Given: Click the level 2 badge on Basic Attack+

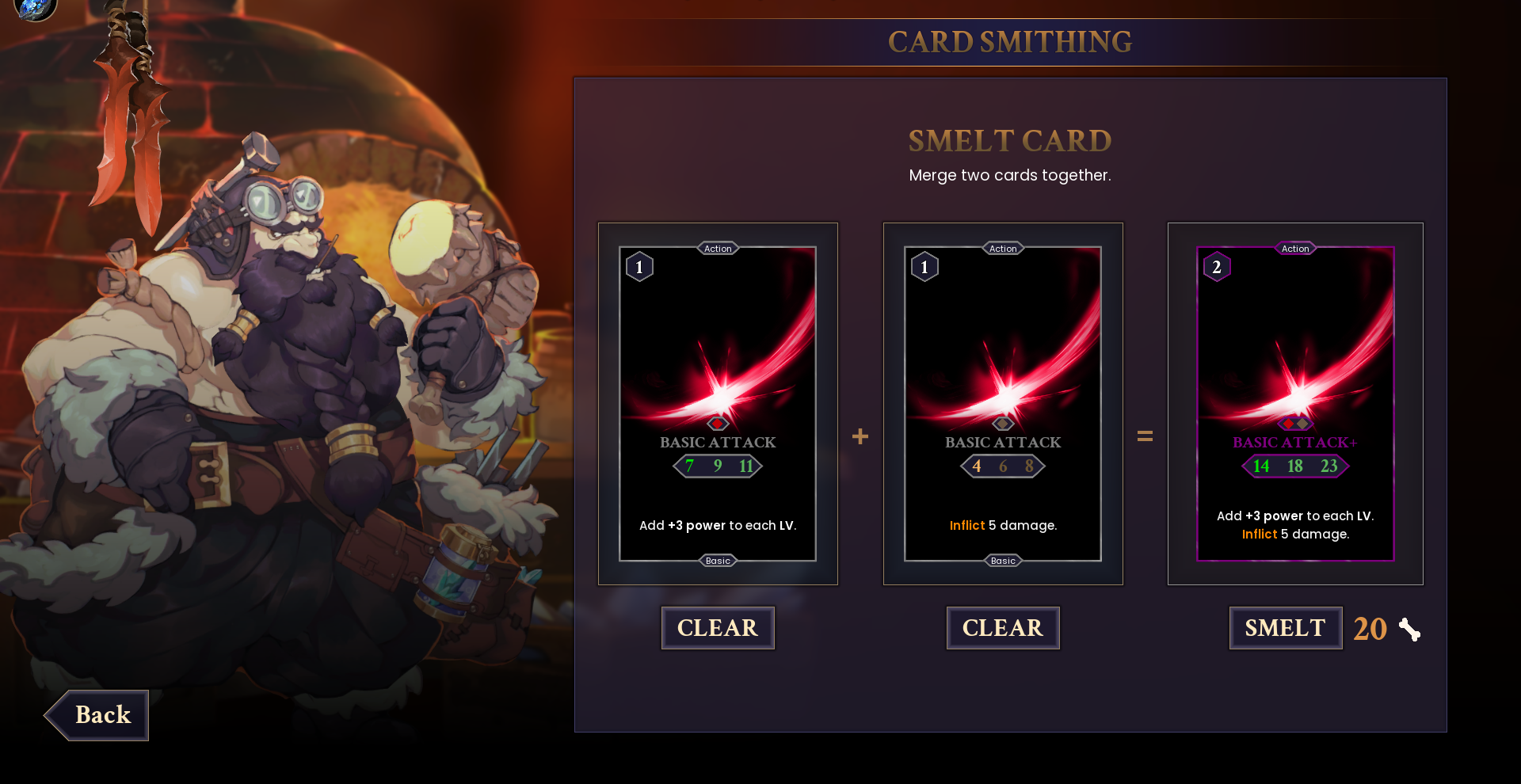Looking at the screenshot, I should click(x=1217, y=266).
